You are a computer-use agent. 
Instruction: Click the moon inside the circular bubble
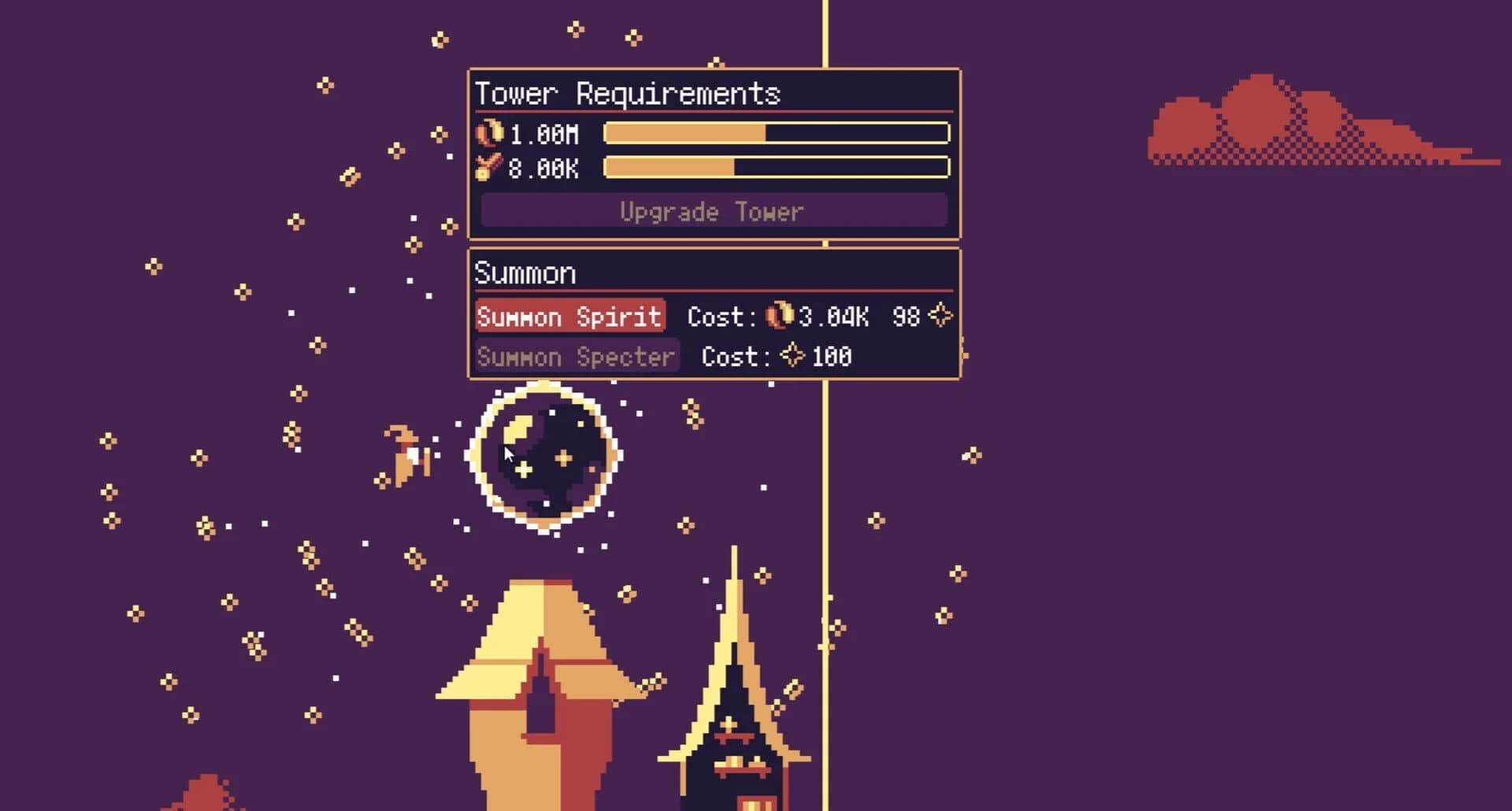click(x=520, y=429)
